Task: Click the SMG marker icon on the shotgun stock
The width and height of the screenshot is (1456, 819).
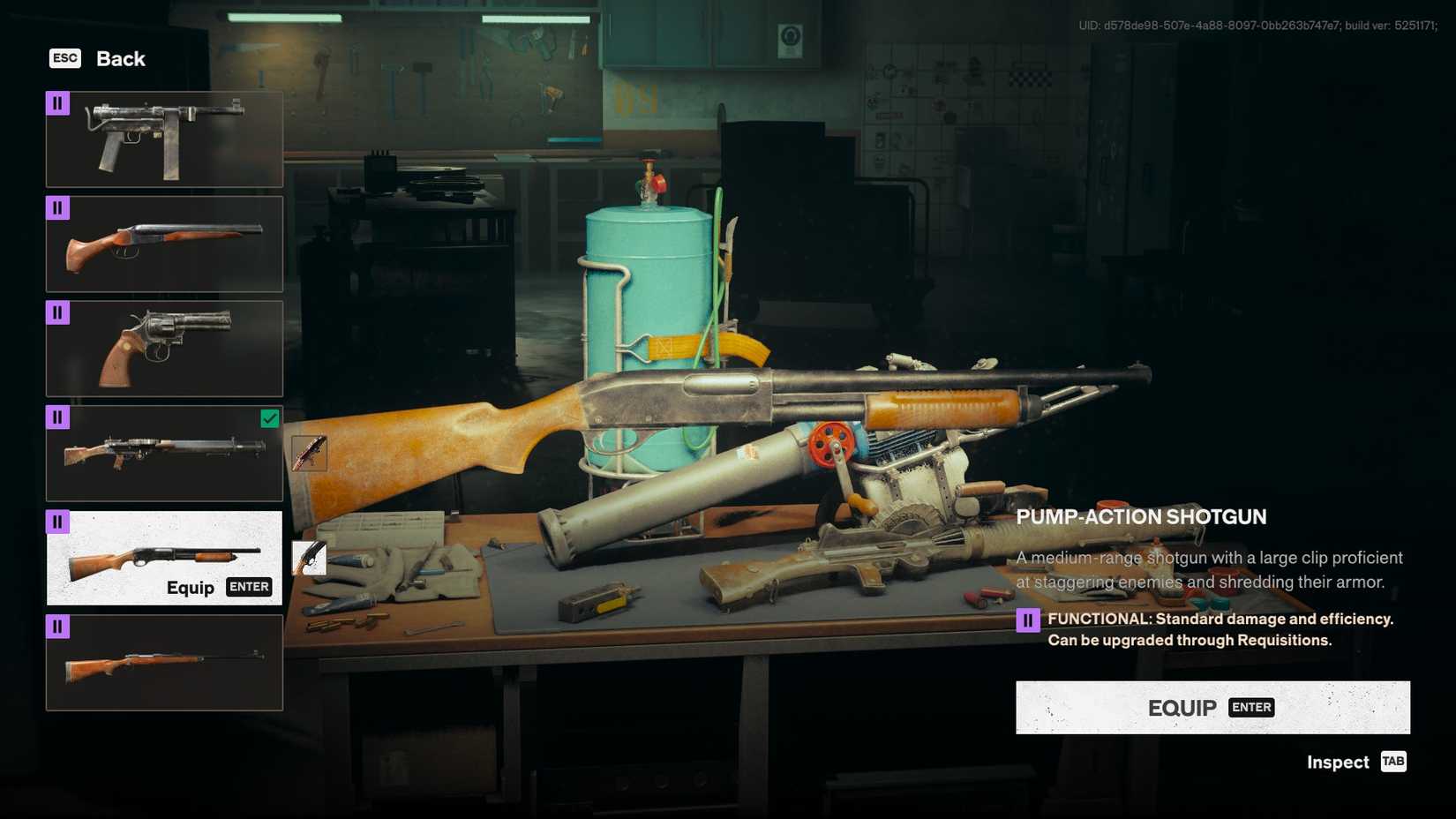Action: [309, 453]
